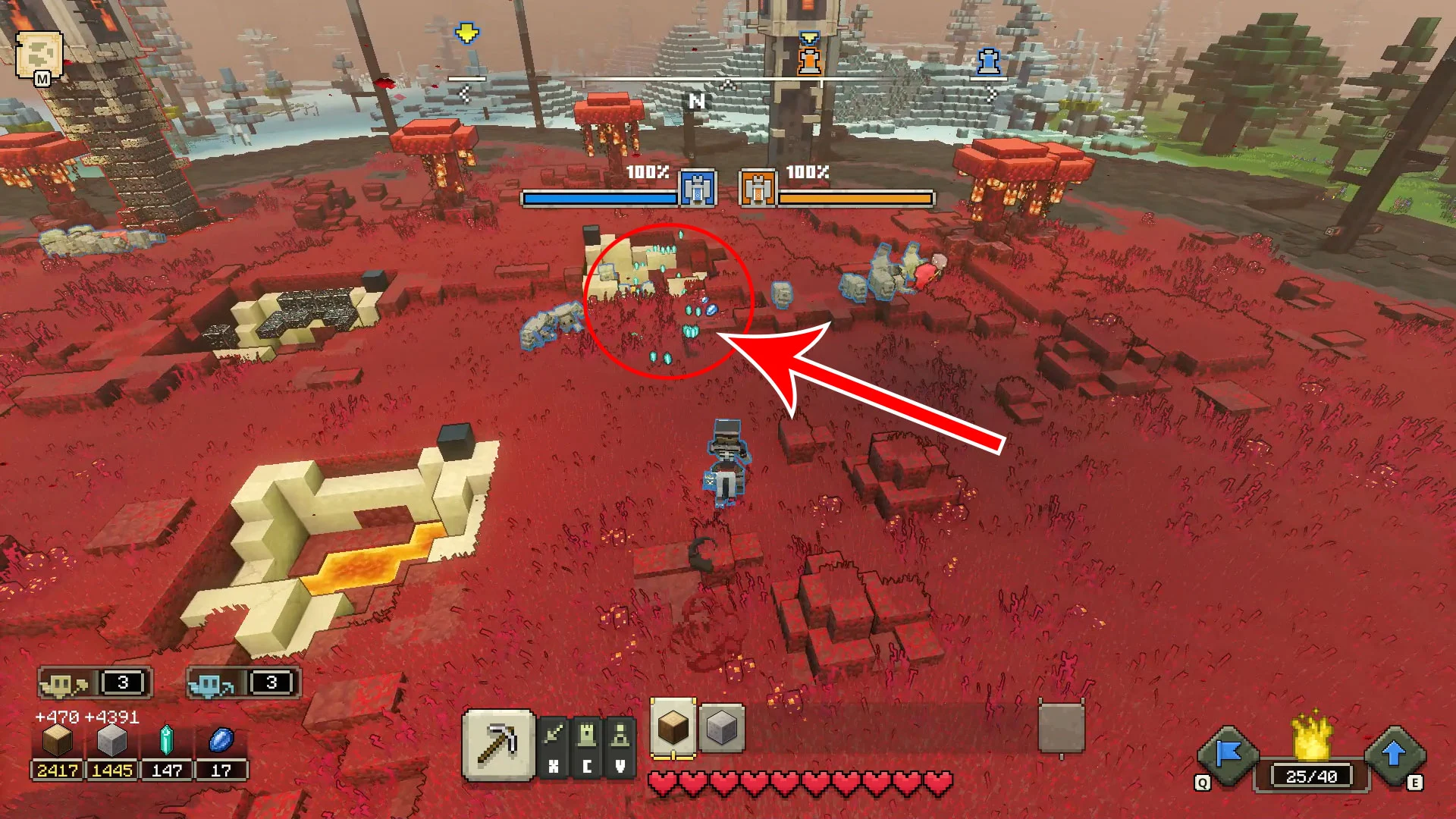Screen dimensions: 1456x819
Task: Click the yellow down-arrow compass marker
Action: coord(467,33)
